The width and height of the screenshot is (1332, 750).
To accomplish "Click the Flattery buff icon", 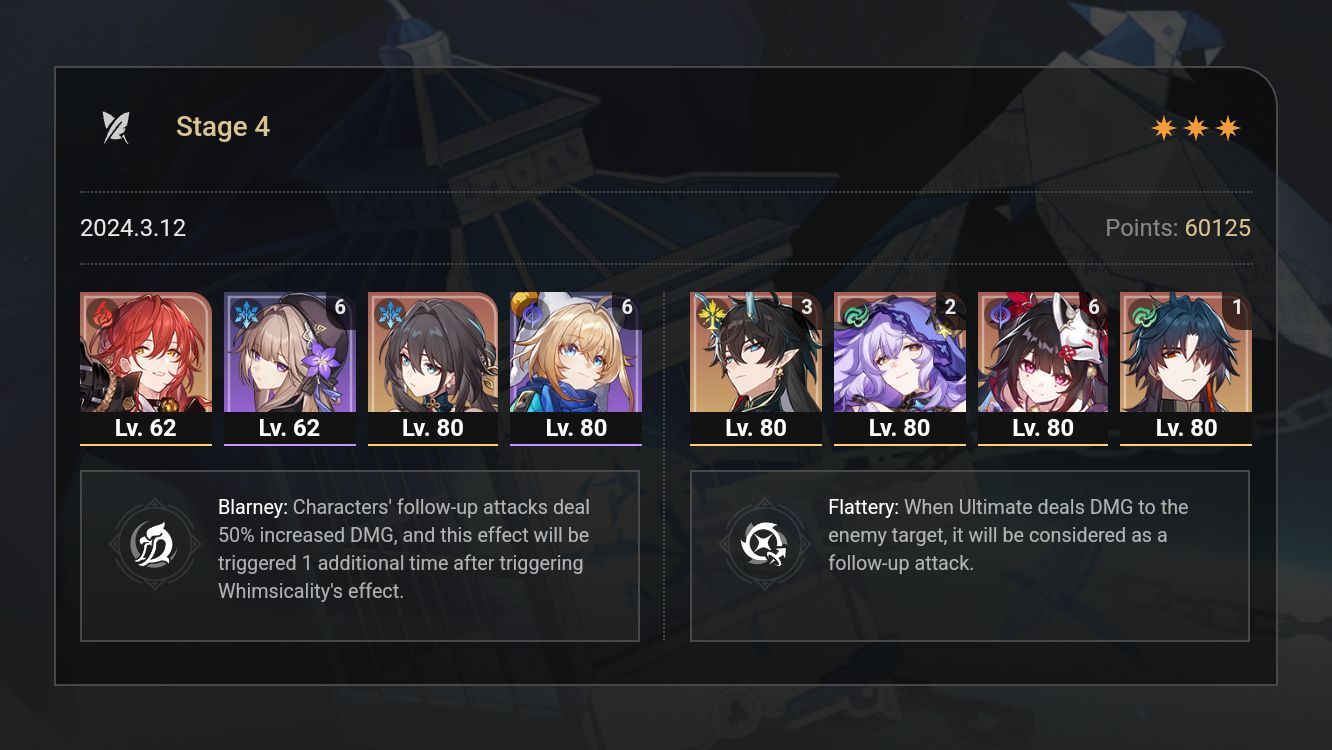I will pyautogui.click(x=765, y=544).
